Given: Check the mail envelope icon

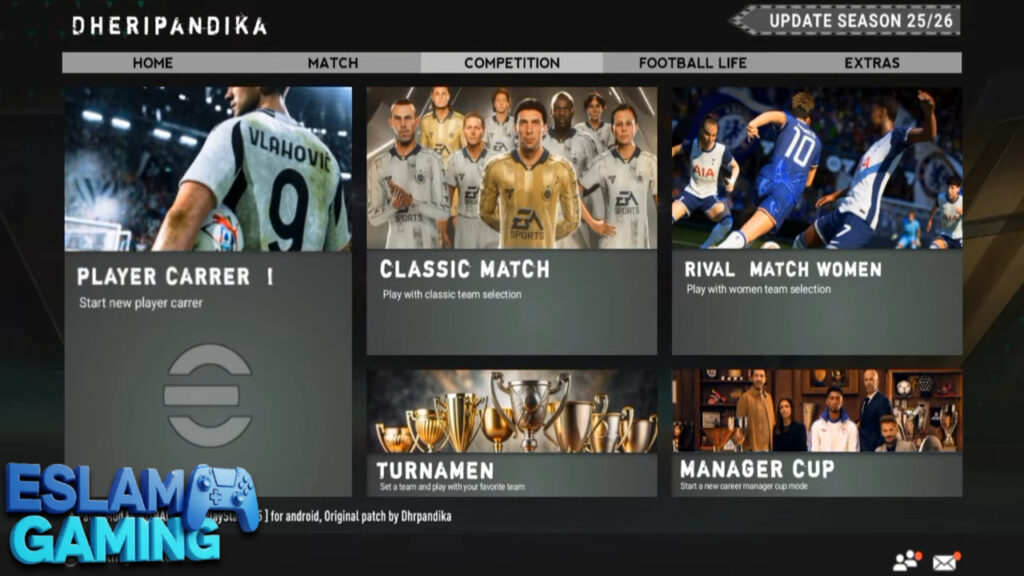Looking at the screenshot, I should pyautogui.click(x=946, y=561).
